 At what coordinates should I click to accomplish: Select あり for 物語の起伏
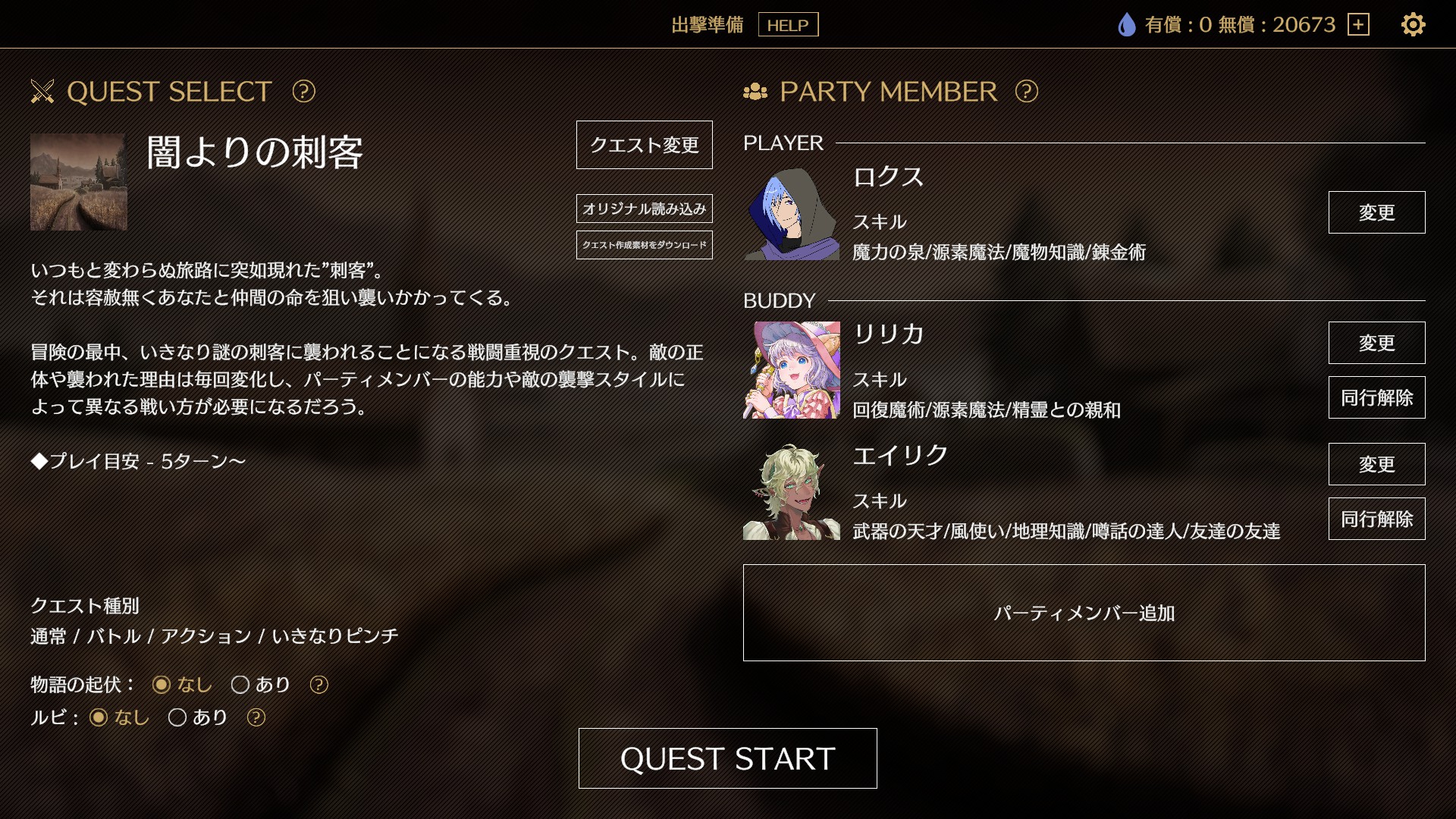coord(242,684)
